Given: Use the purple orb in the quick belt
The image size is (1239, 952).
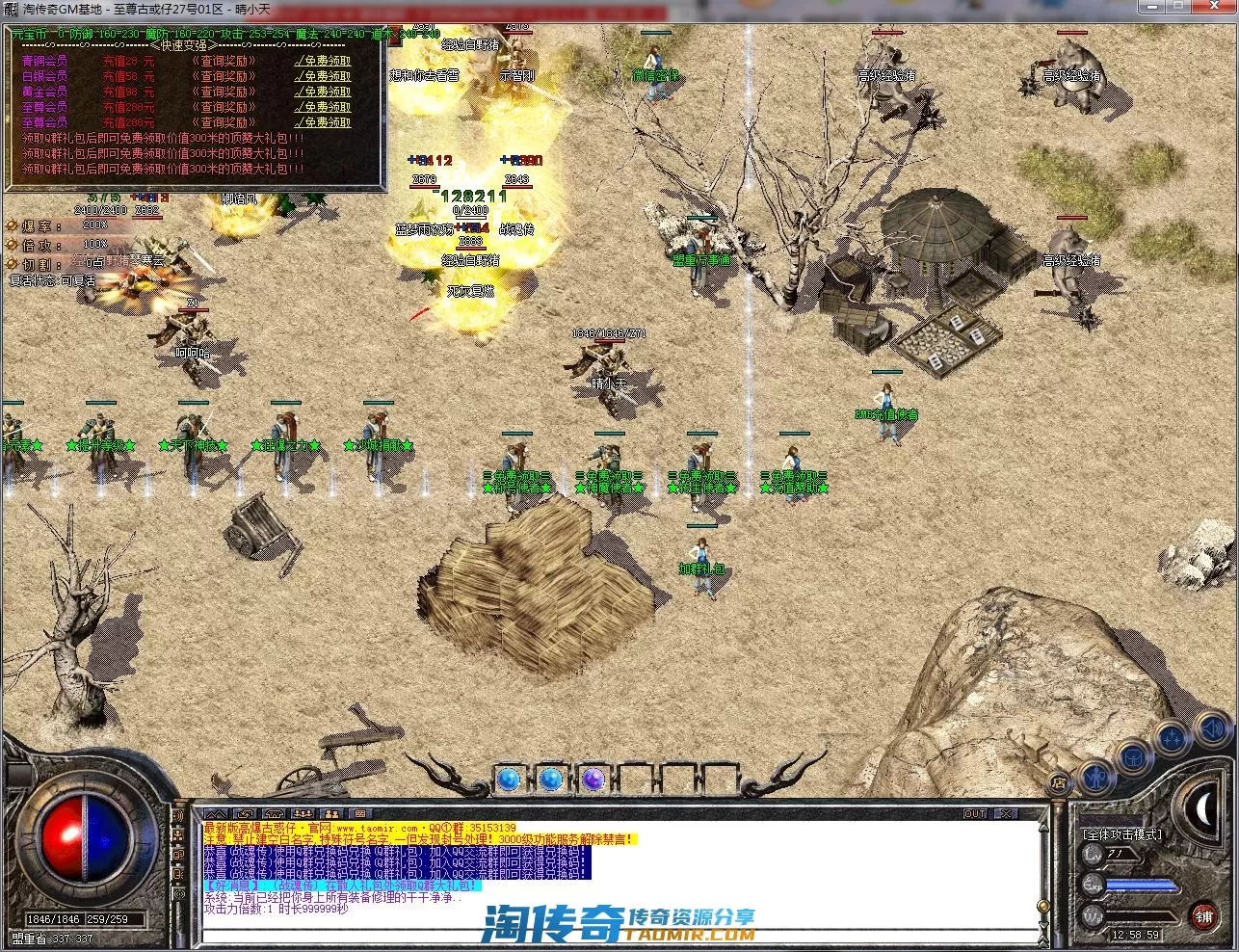Looking at the screenshot, I should click(593, 778).
